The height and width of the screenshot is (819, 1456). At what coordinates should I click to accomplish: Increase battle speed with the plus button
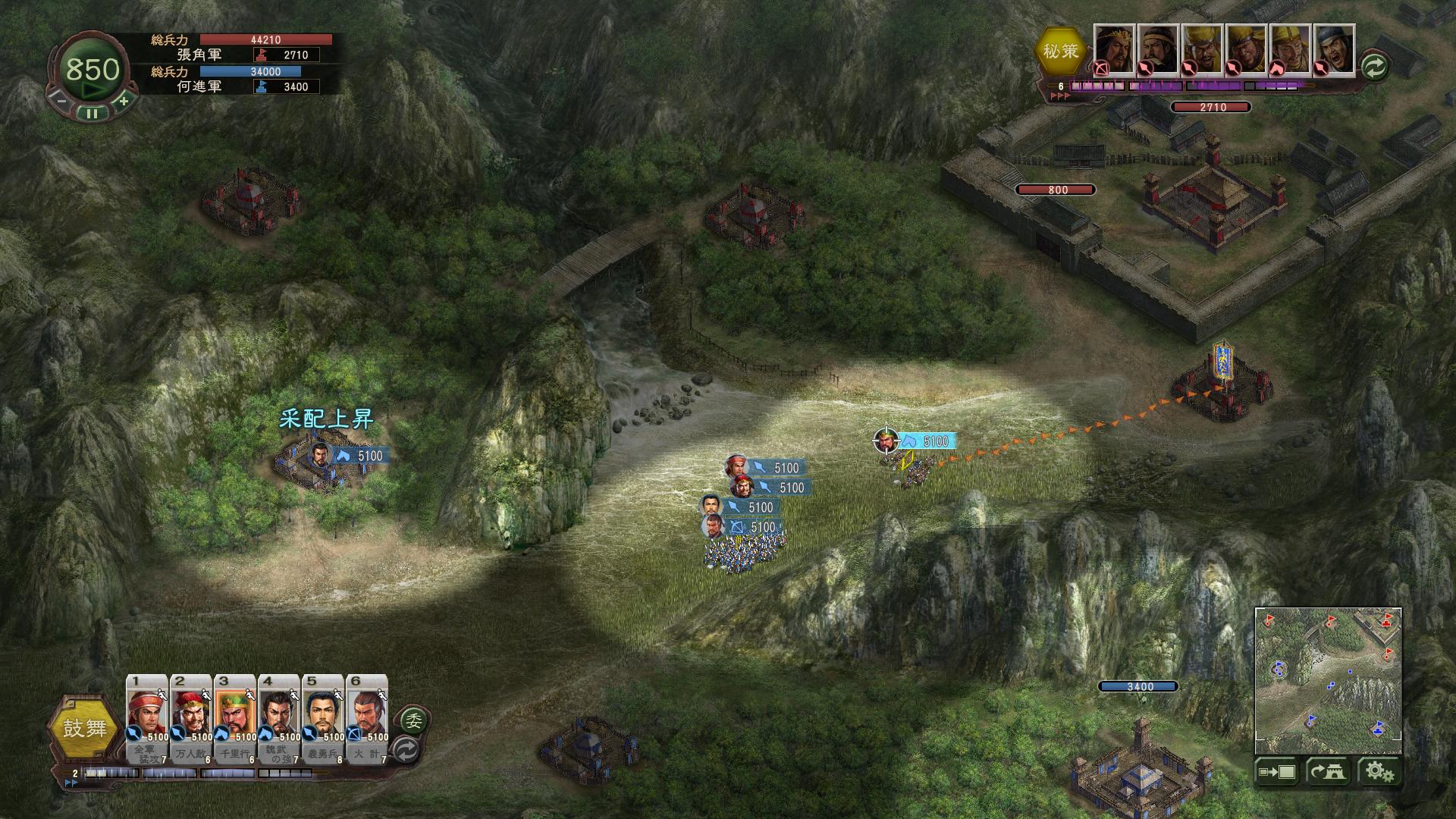[x=124, y=99]
